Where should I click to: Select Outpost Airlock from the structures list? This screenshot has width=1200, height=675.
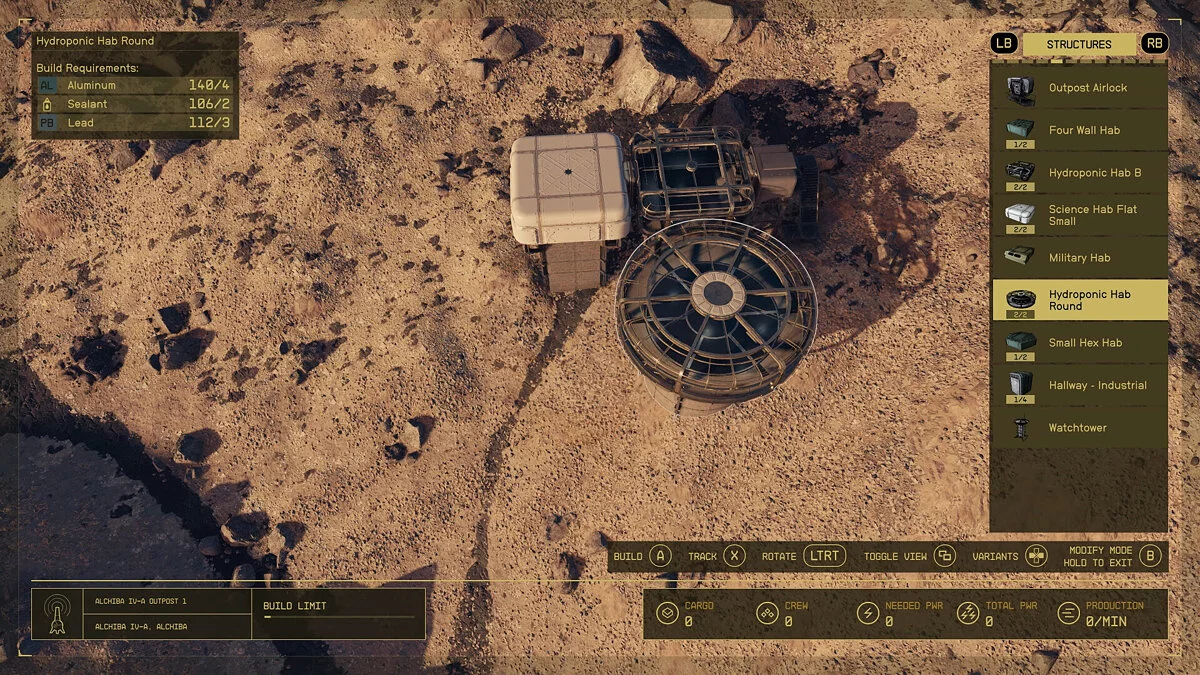point(1080,88)
